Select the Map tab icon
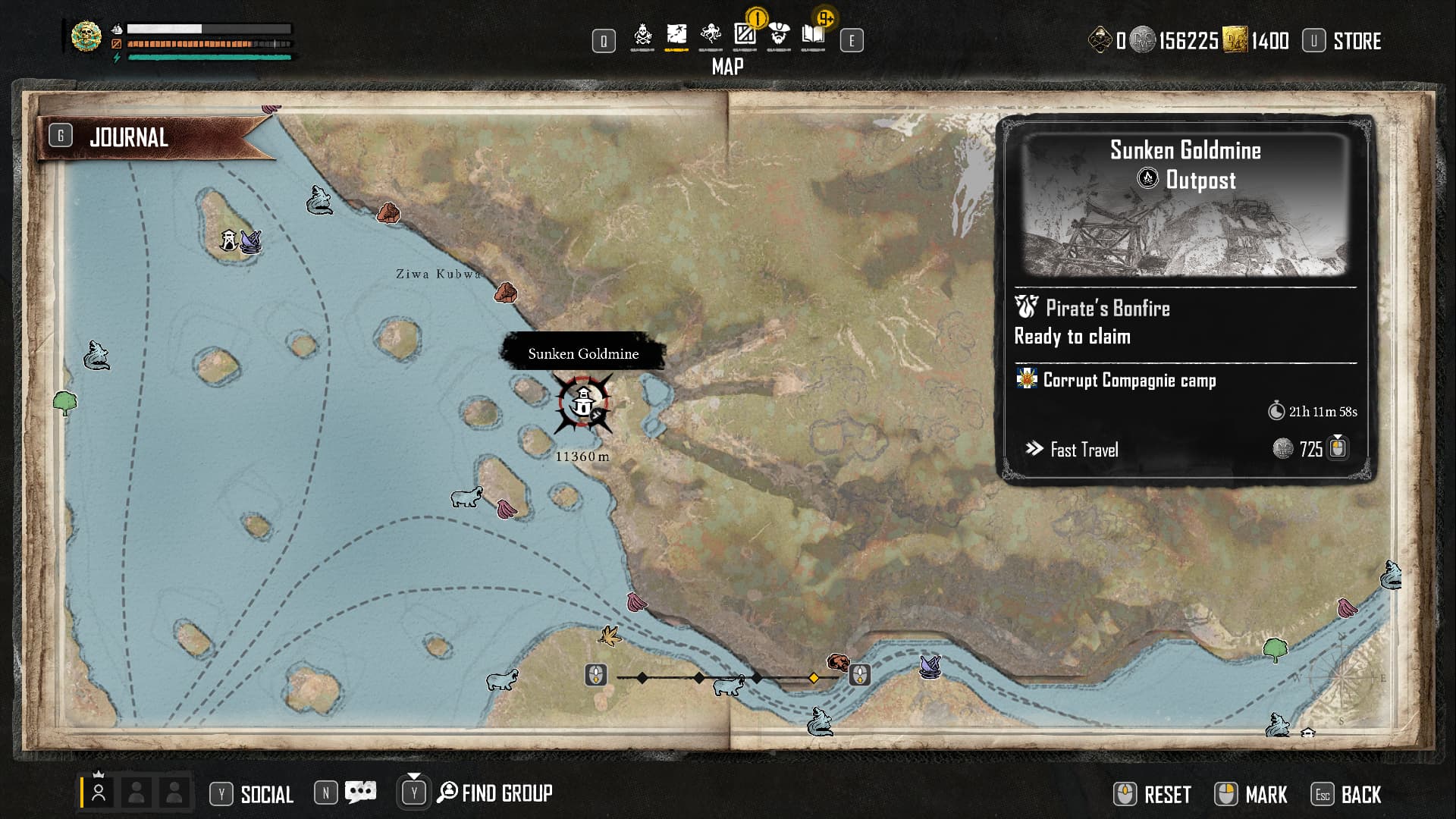This screenshot has width=1456, height=819. click(x=676, y=36)
